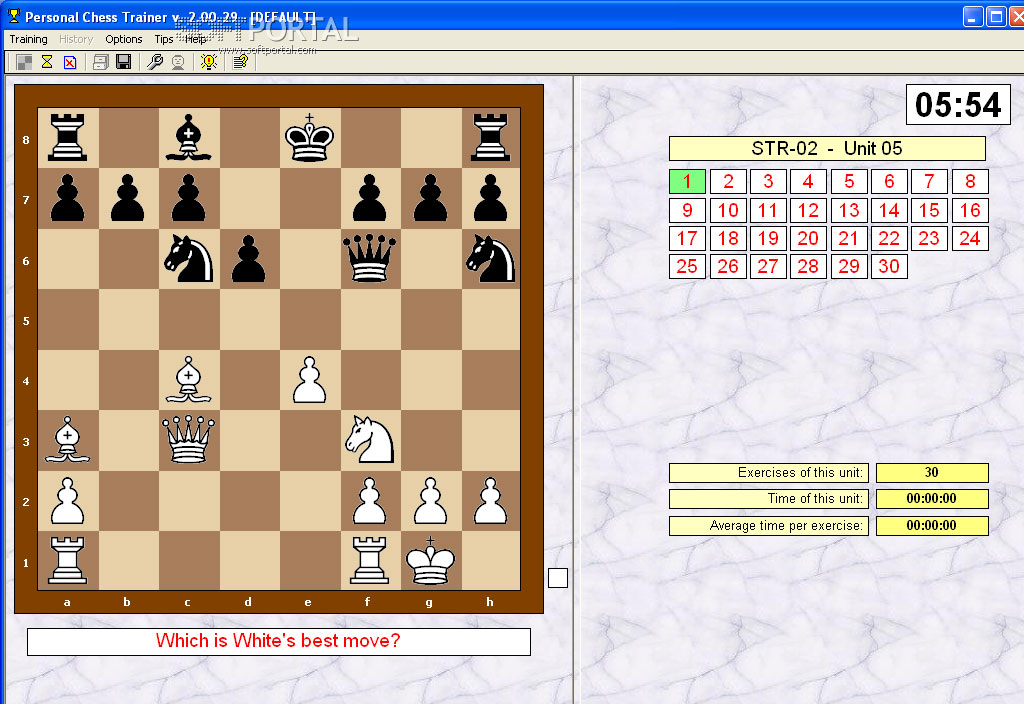Click the wrench toolbar icon
The height and width of the screenshot is (704, 1024).
coord(155,62)
